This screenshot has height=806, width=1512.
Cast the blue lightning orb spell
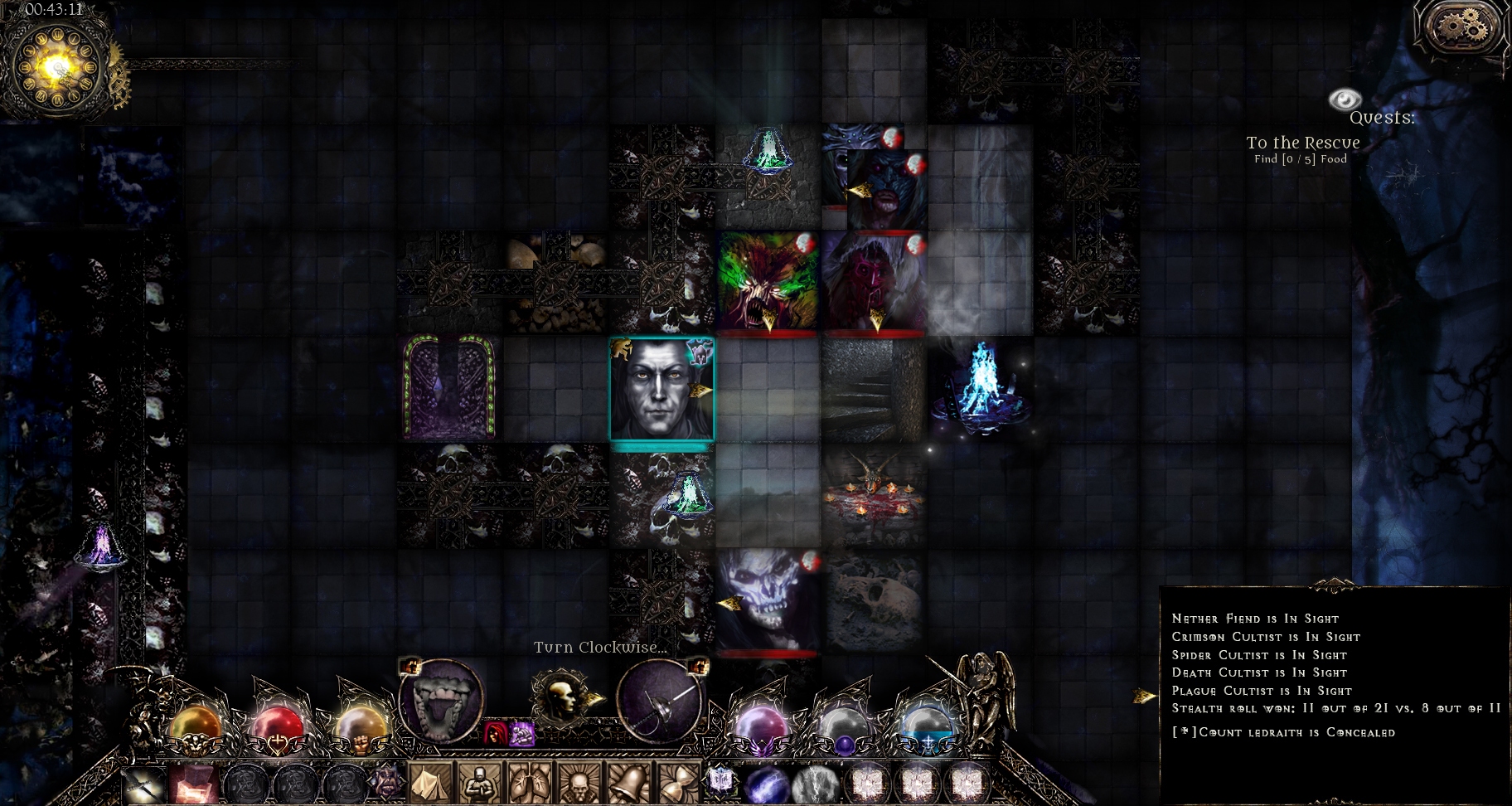pyautogui.click(x=765, y=783)
